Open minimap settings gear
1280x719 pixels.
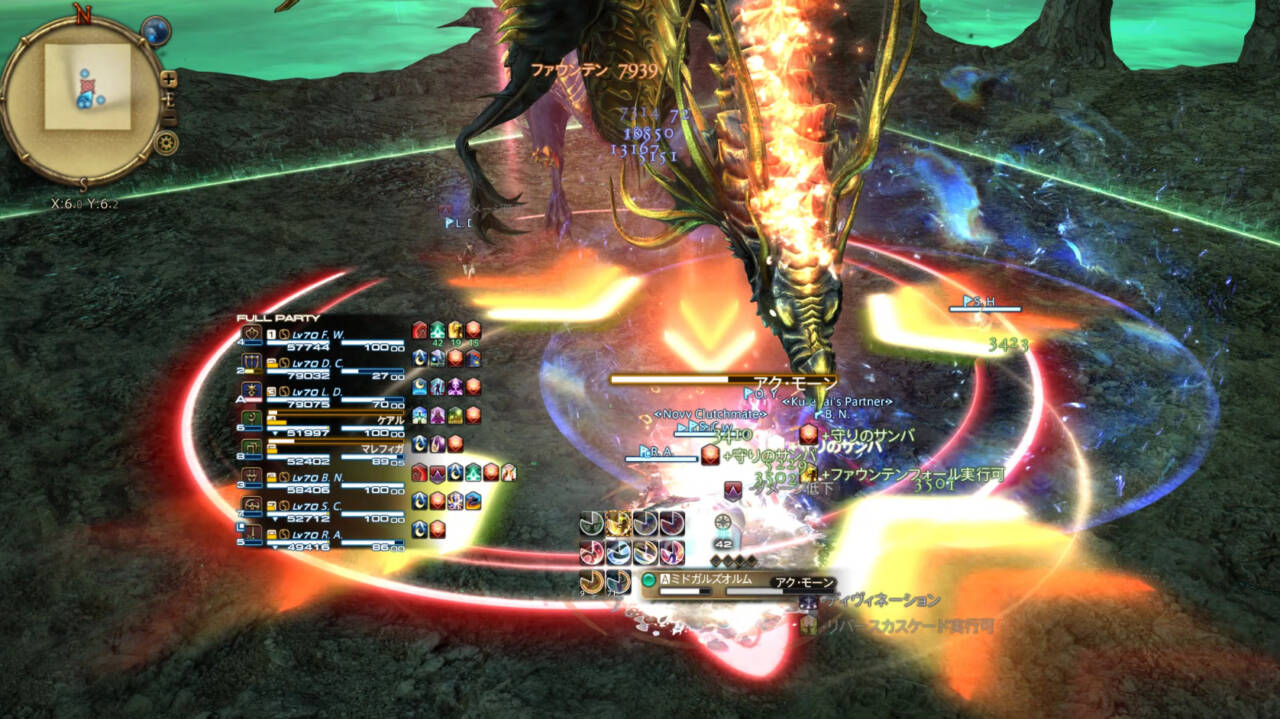tap(167, 143)
